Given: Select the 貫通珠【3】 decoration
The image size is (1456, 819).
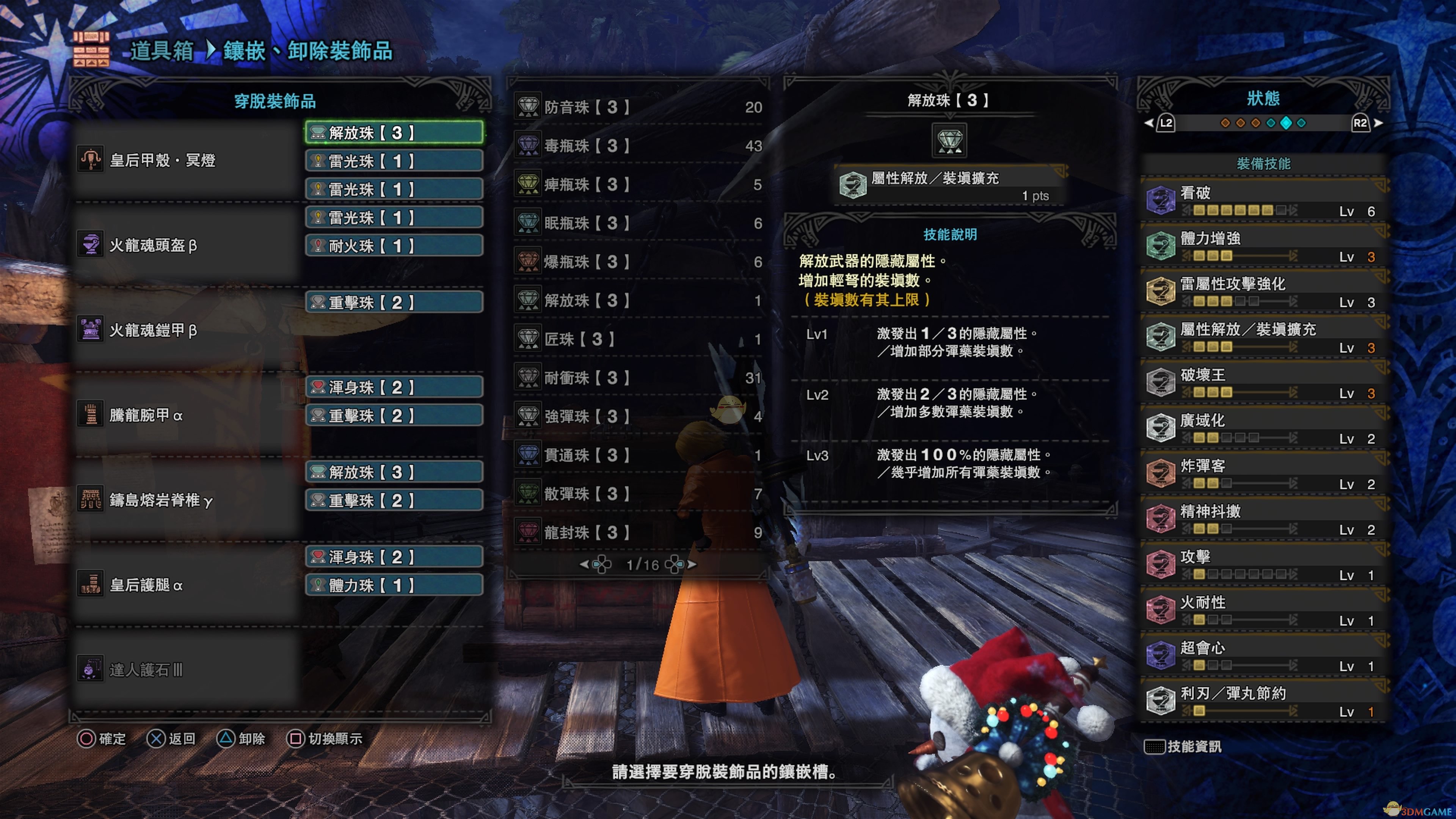Looking at the screenshot, I should 639,455.
